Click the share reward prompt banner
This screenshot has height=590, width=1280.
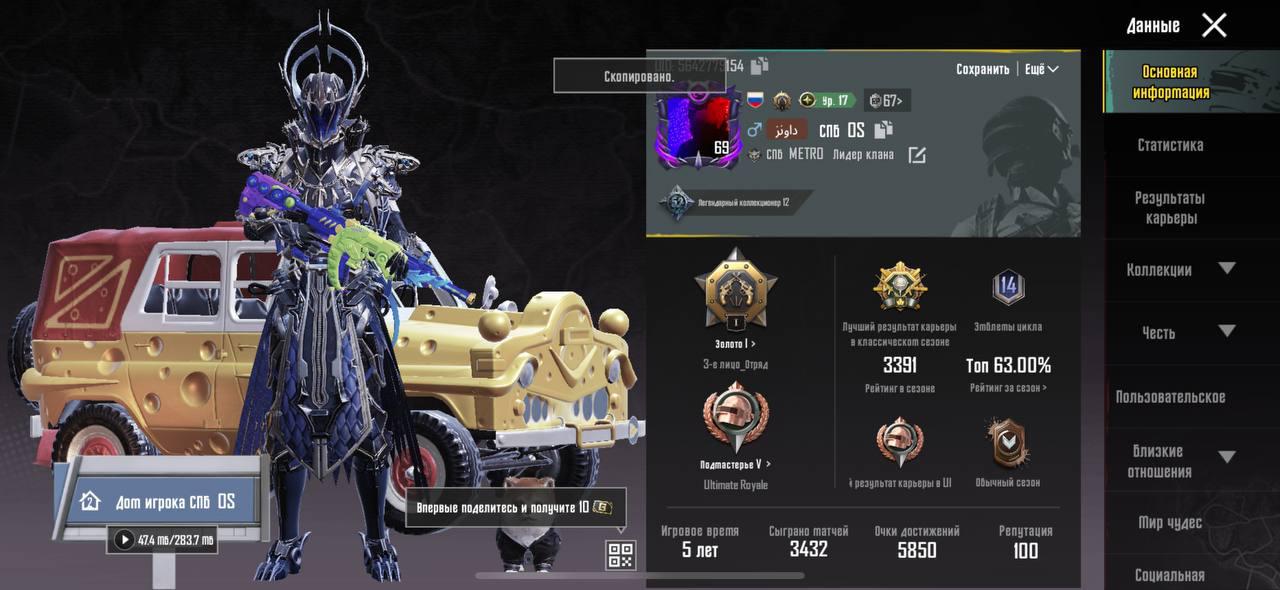point(516,507)
